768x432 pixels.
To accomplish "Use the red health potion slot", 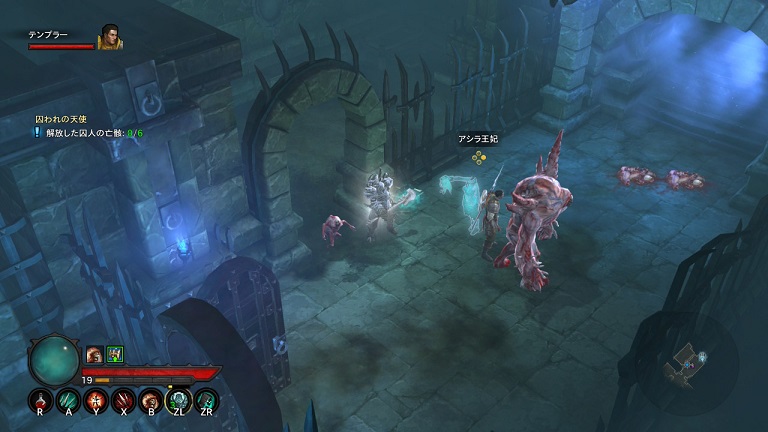I will point(40,401).
